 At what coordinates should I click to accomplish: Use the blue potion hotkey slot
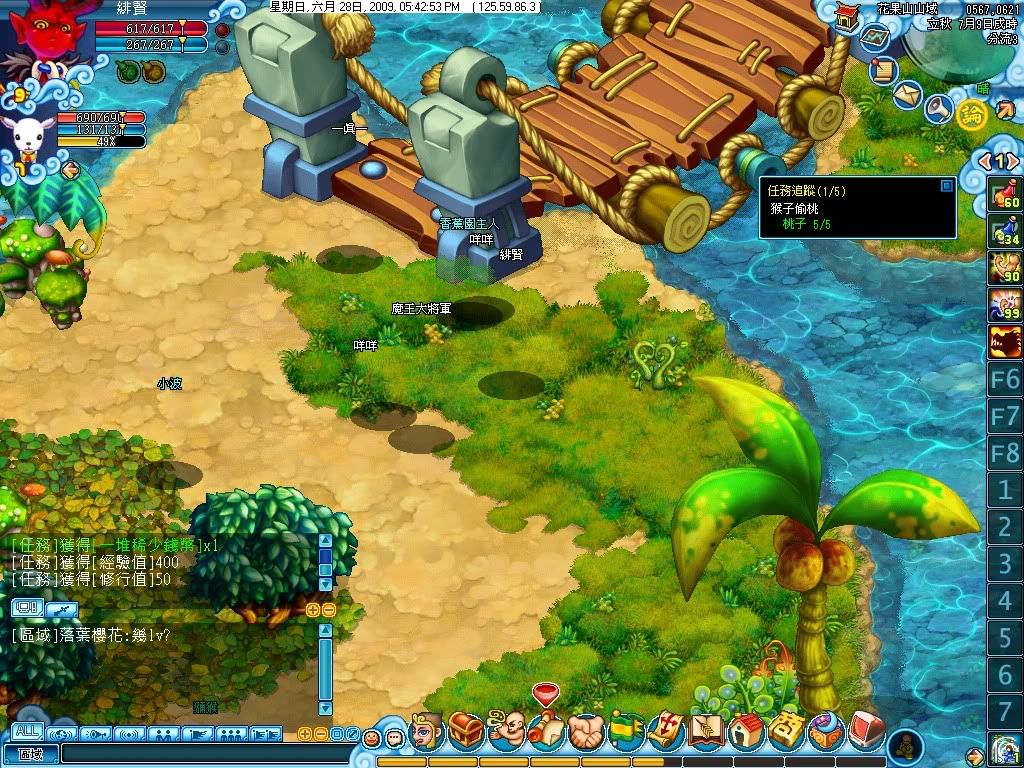coord(1004,232)
